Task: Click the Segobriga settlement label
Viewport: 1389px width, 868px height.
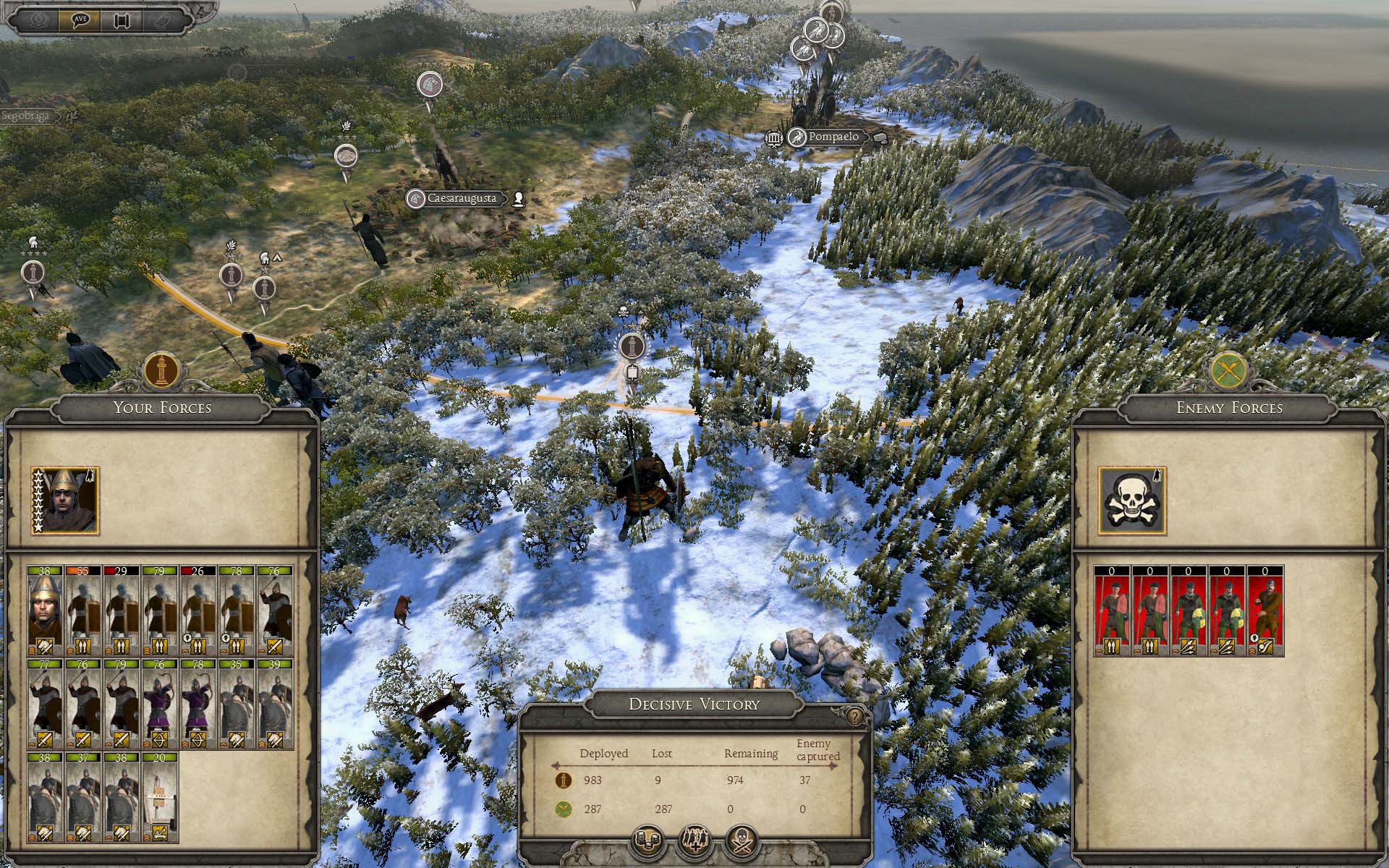Action: (27, 116)
